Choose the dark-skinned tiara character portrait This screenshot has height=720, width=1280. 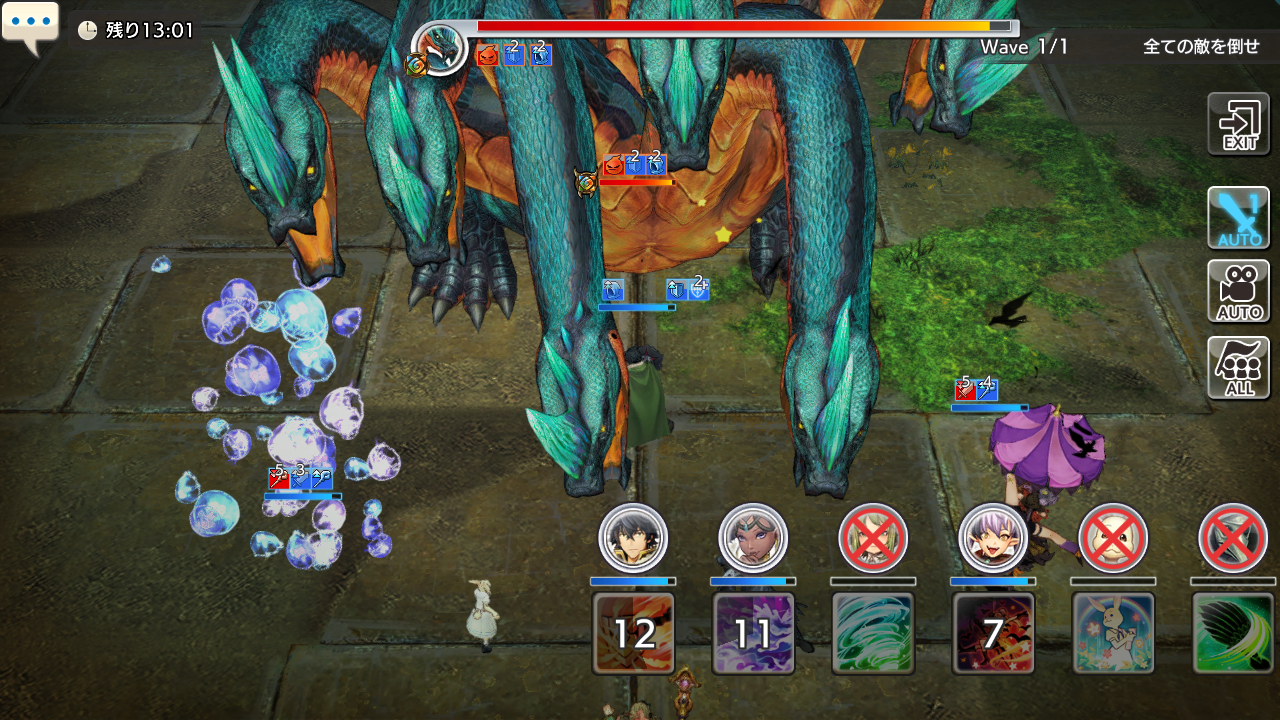[753, 538]
